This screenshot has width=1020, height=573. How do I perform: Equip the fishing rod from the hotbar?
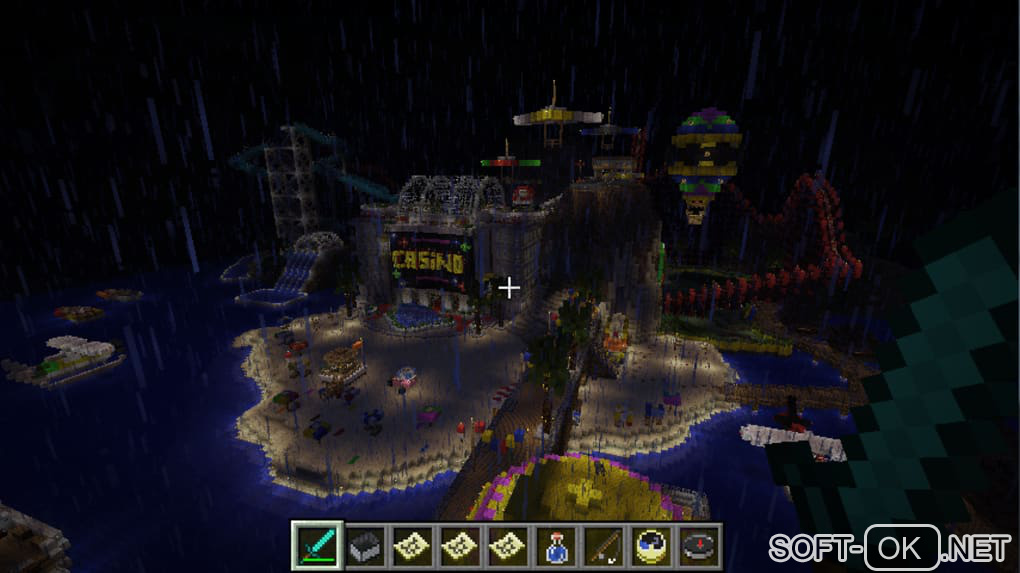[603, 547]
